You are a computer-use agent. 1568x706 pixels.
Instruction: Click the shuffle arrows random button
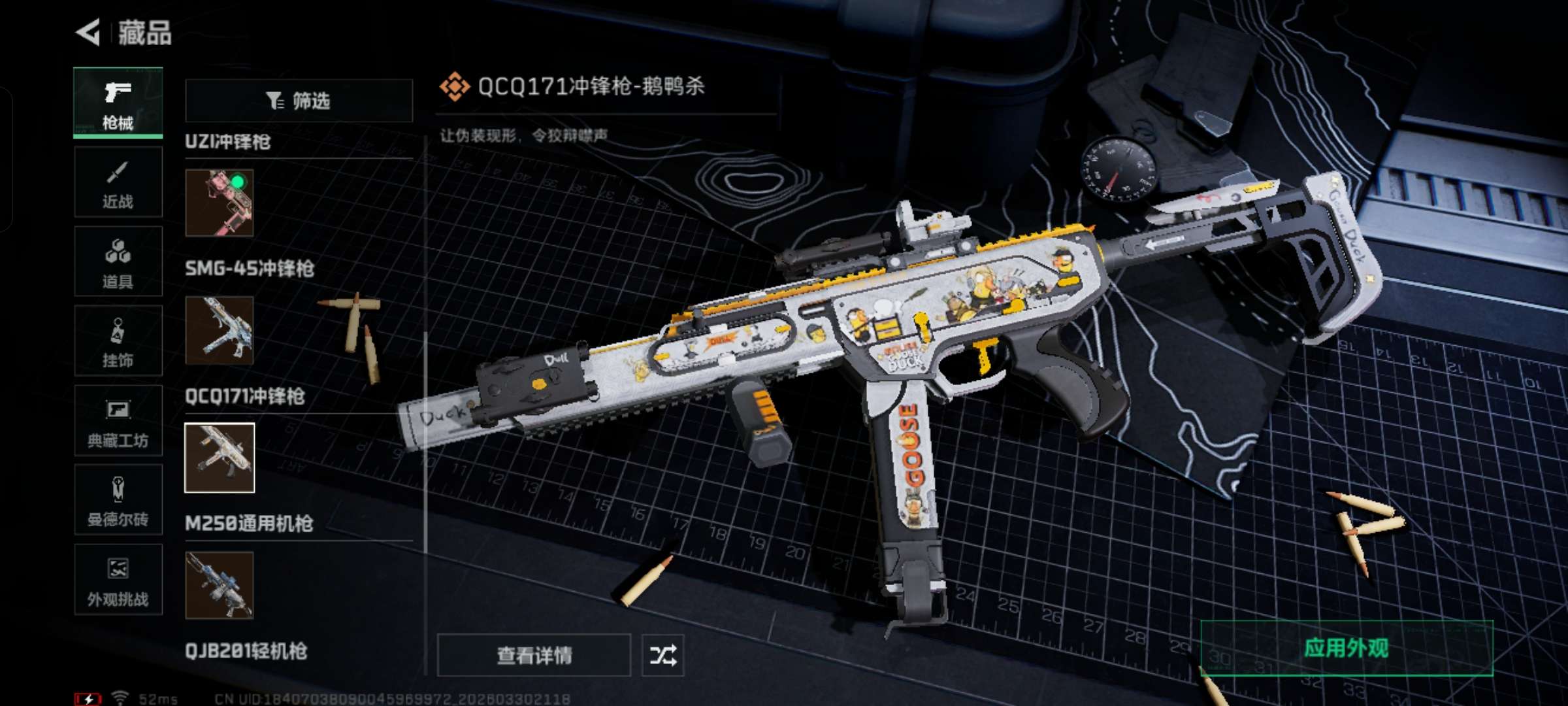[662, 655]
